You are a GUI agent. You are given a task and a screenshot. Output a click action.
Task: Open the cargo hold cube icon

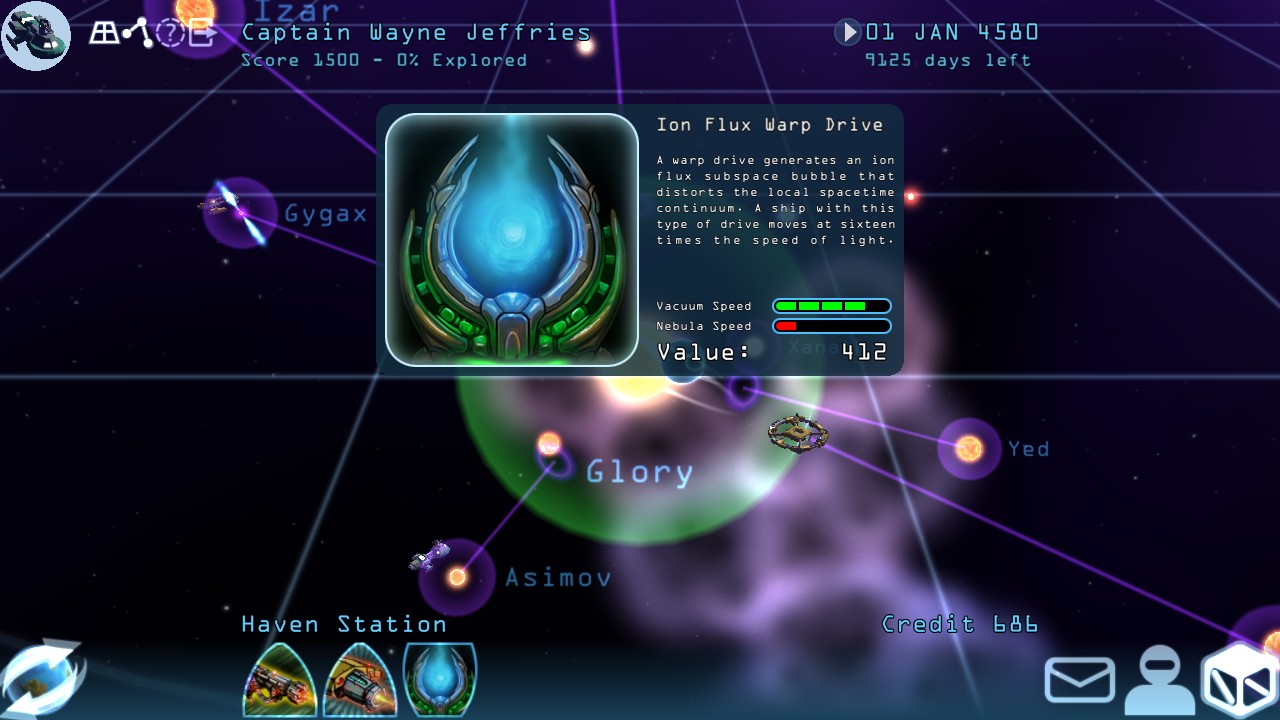coord(1240,679)
